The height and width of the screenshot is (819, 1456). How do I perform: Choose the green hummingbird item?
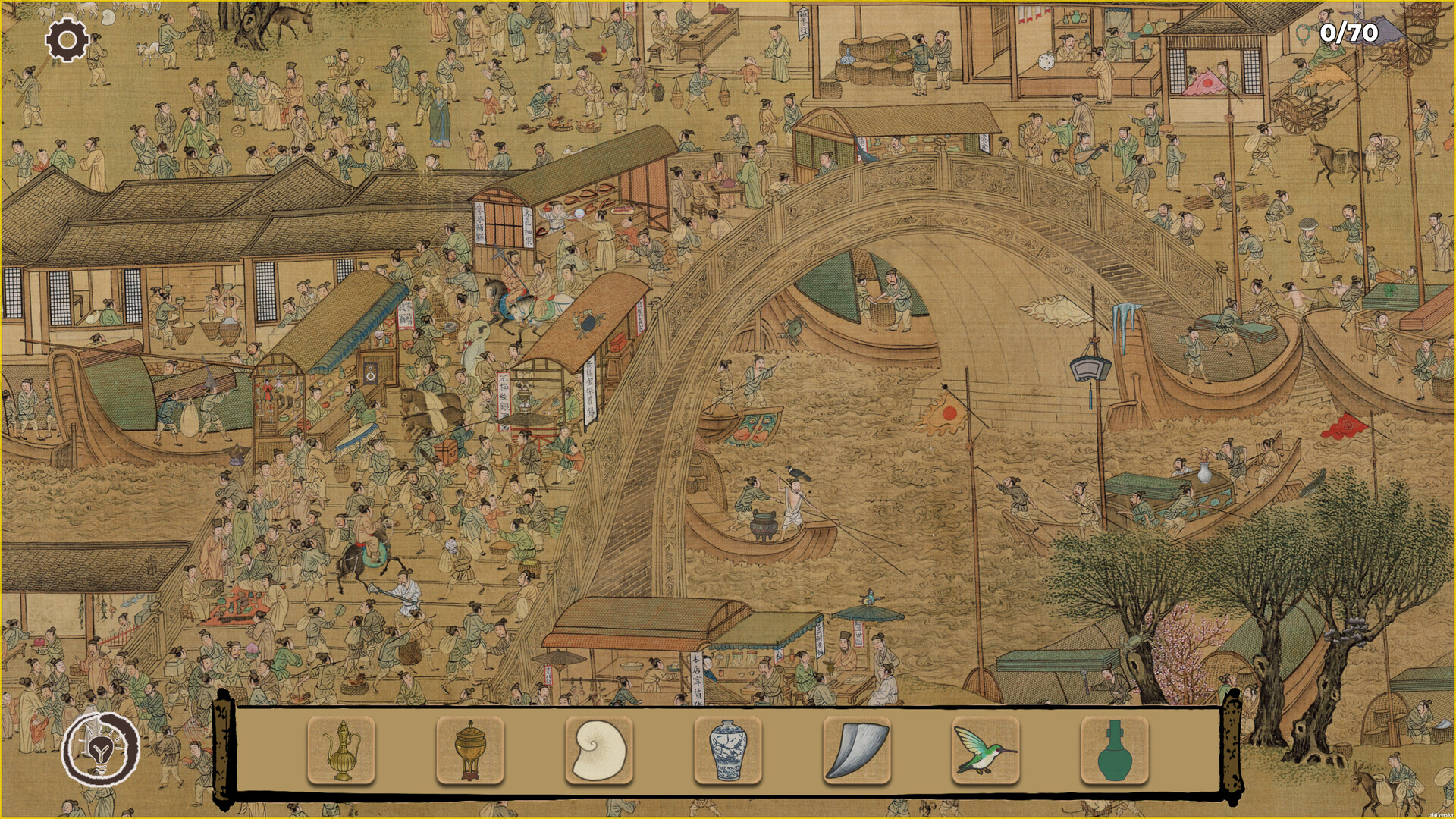click(x=985, y=750)
